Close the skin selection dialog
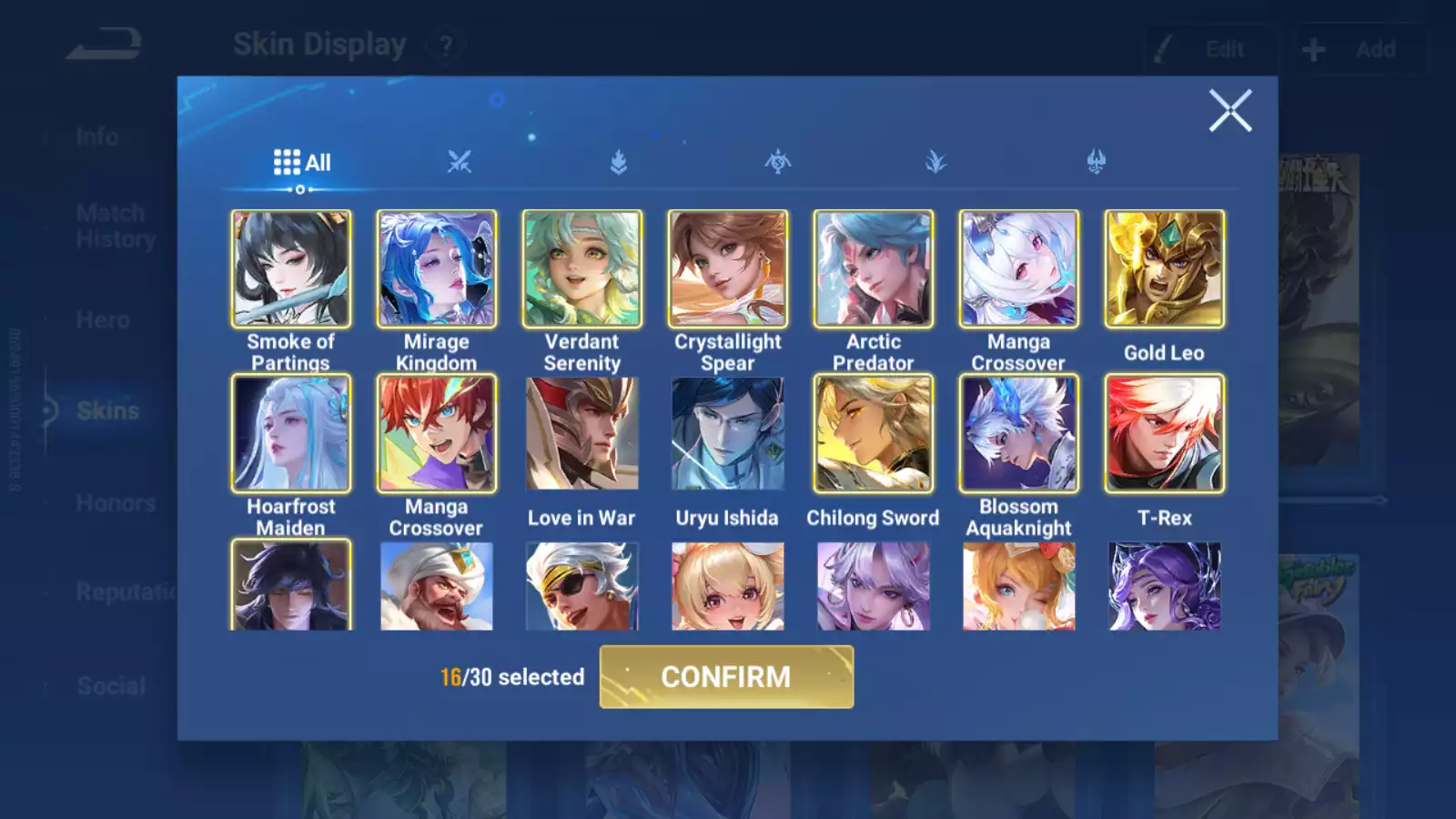Viewport: 1456px width, 819px height. (x=1230, y=112)
